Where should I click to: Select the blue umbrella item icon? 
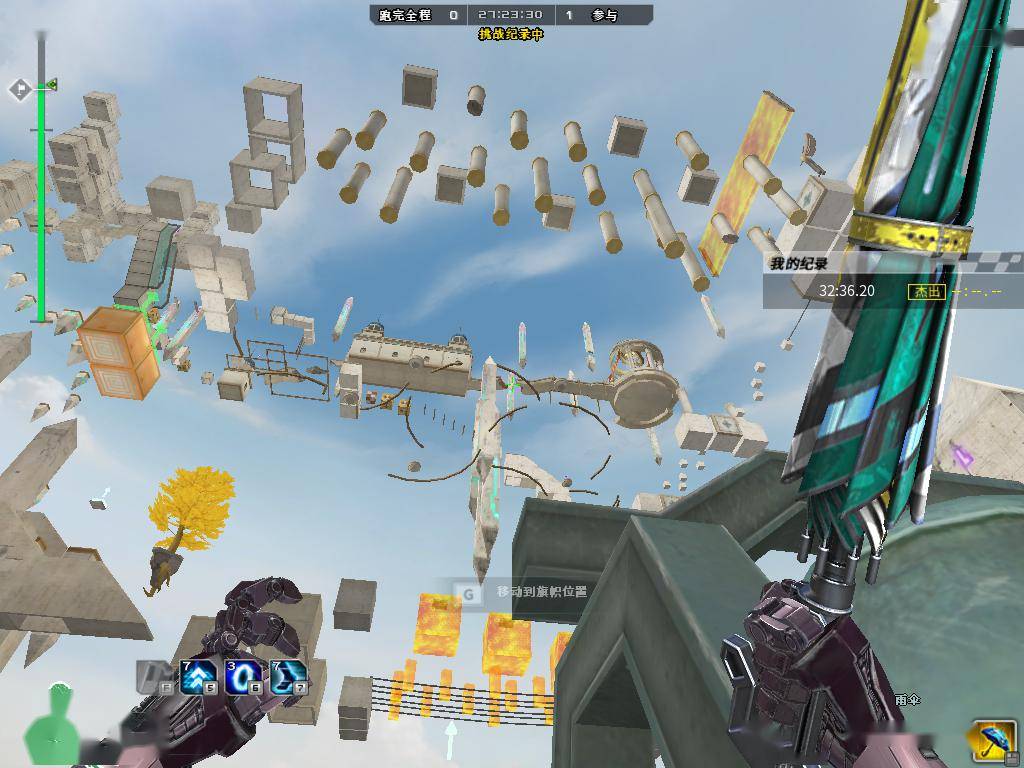pos(990,741)
